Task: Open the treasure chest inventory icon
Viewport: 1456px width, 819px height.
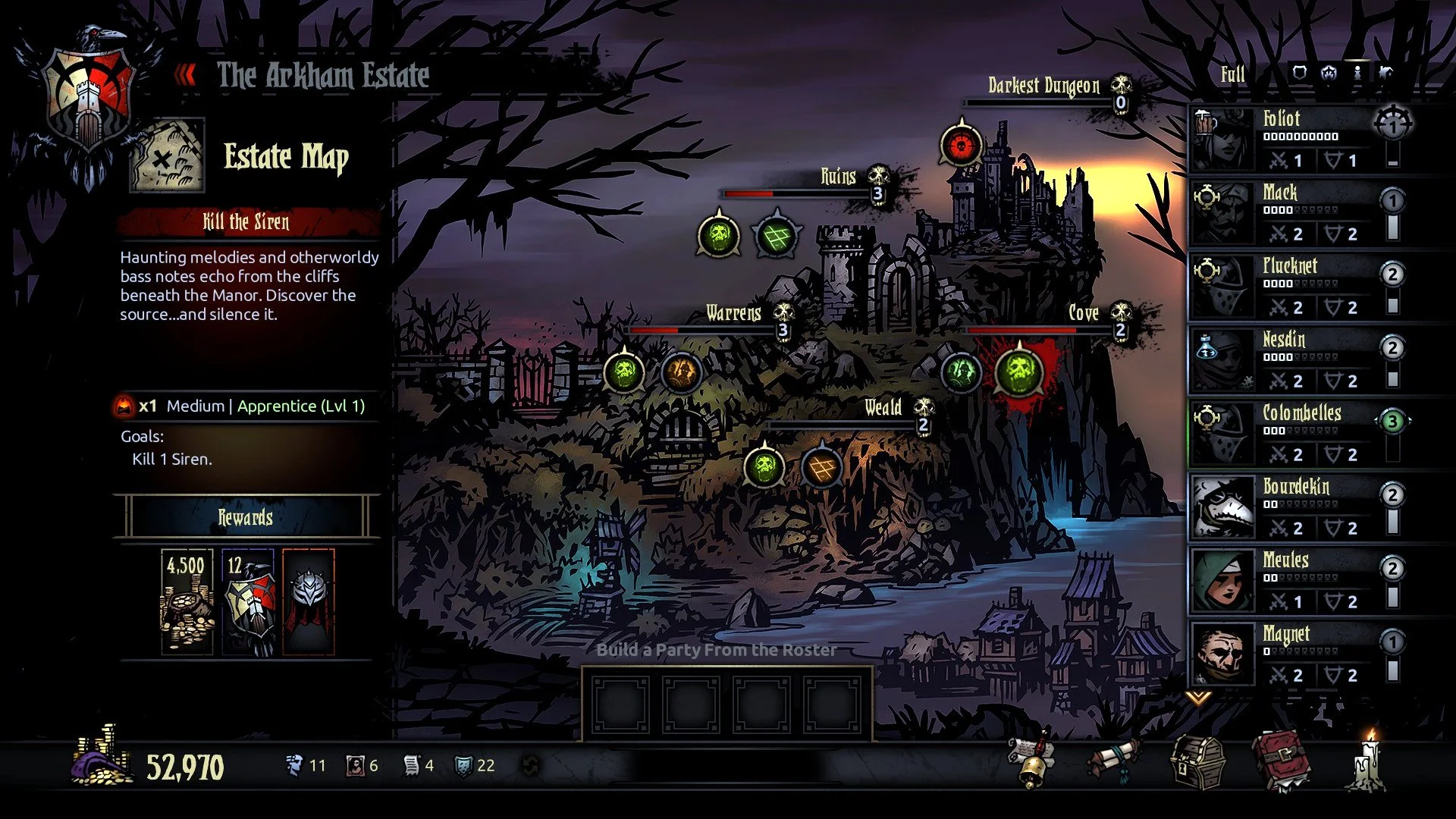Action: [1197, 762]
